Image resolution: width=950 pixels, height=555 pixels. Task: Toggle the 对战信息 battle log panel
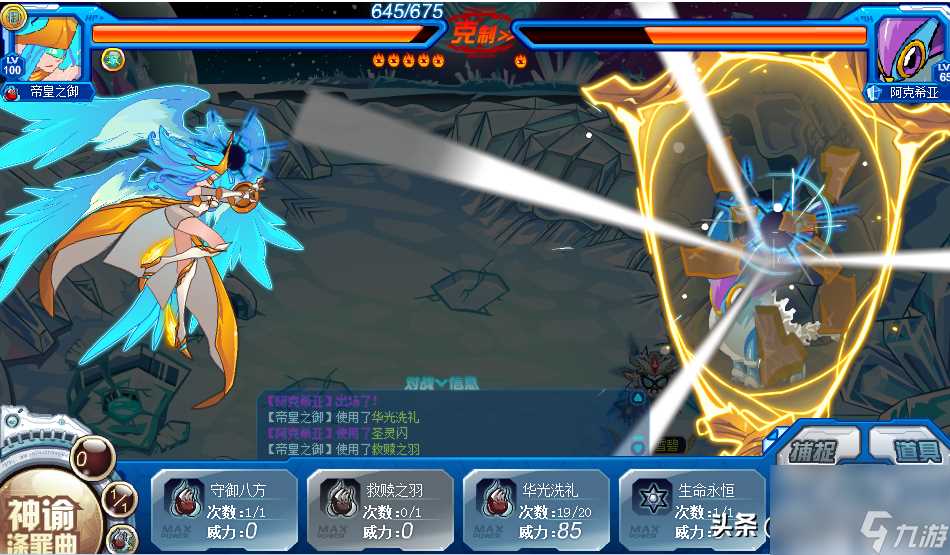(x=441, y=382)
